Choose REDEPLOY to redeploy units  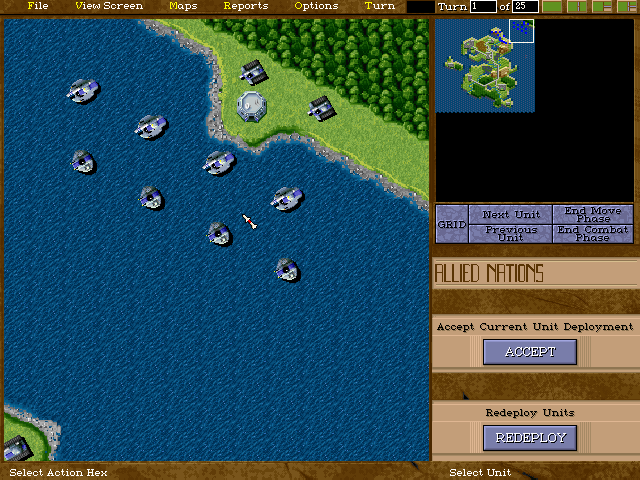529,437
